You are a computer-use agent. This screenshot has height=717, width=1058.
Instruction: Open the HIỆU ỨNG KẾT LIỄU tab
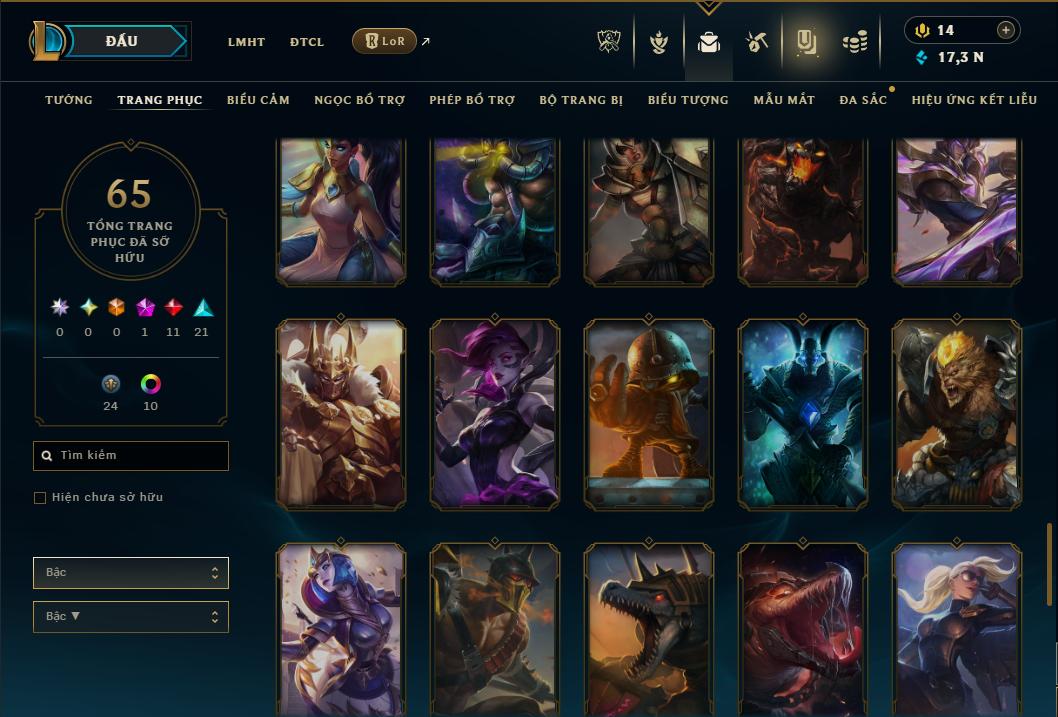[x=974, y=100]
